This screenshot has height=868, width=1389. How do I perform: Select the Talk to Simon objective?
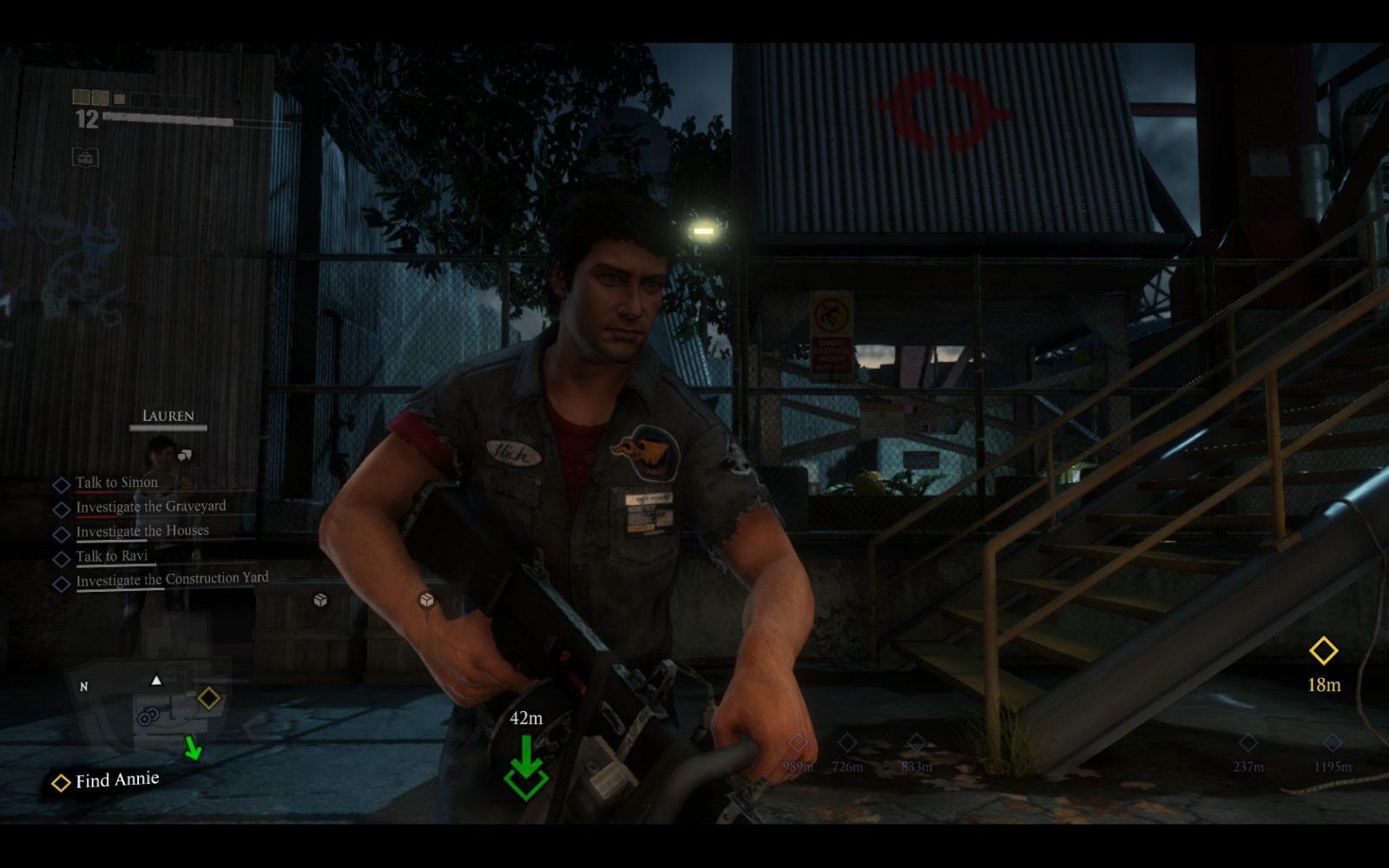116,483
